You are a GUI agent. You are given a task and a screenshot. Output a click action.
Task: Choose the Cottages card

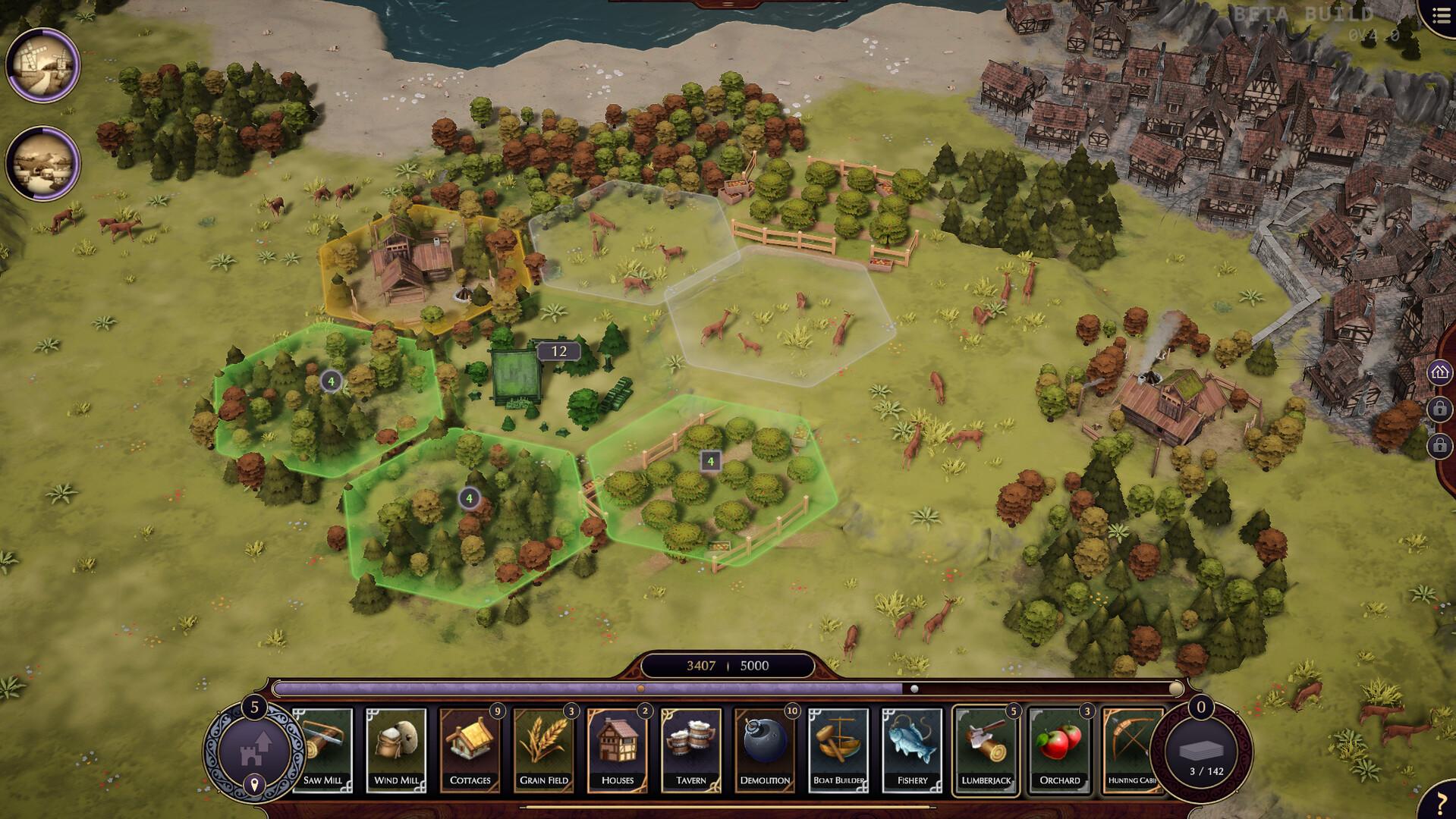(x=470, y=750)
